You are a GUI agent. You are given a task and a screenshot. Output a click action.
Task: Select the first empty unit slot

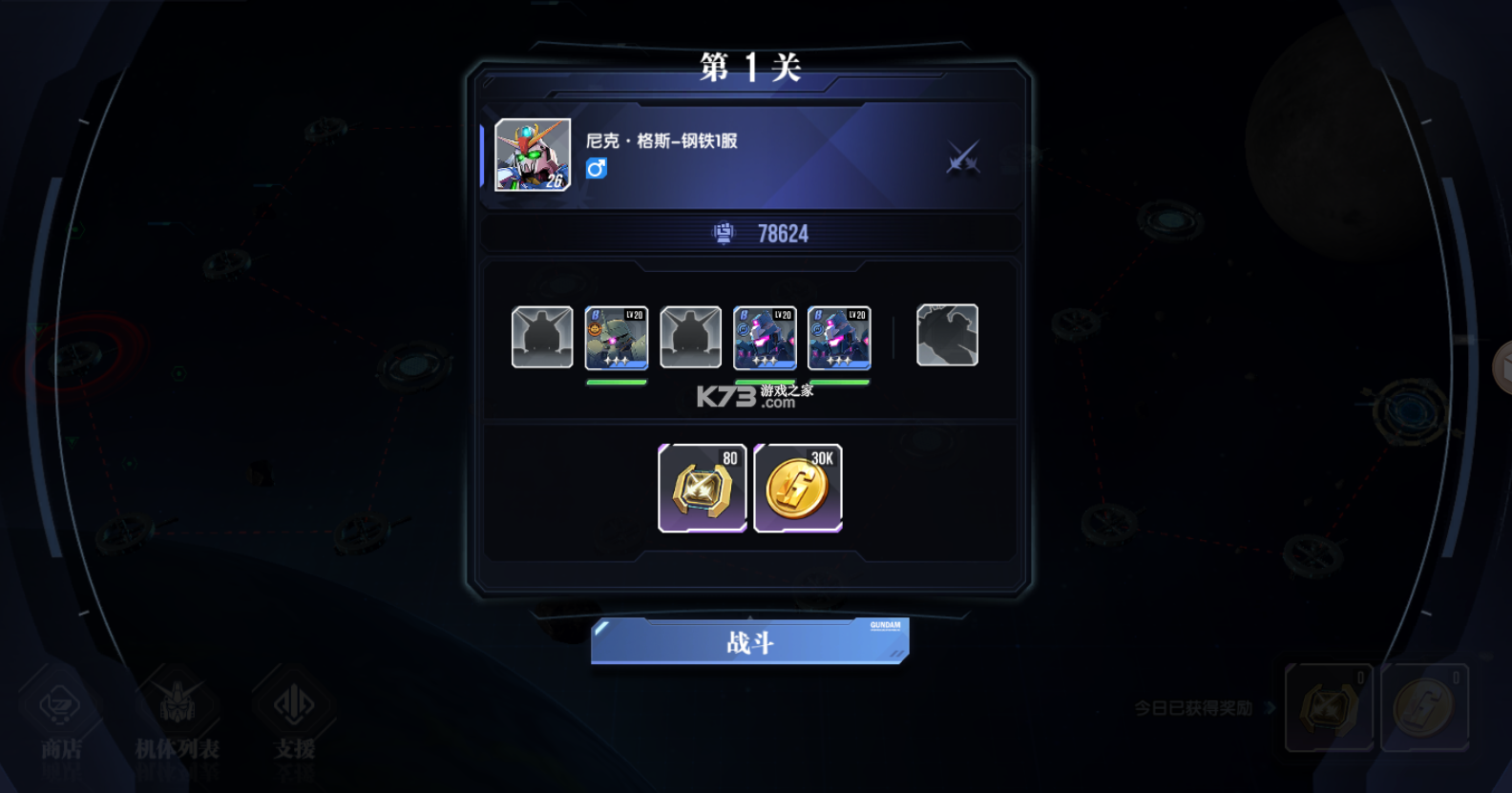tap(541, 337)
